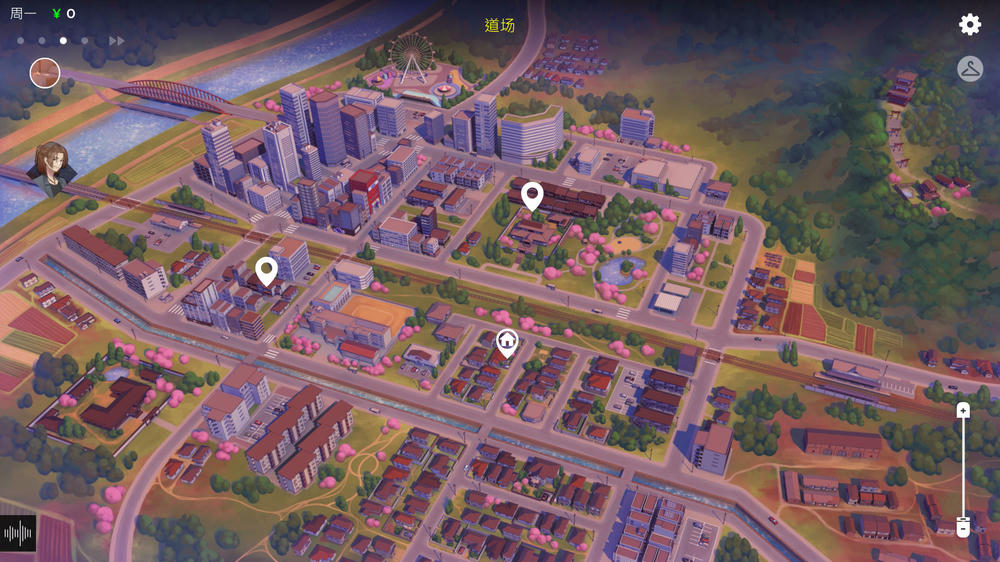The width and height of the screenshot is (1000, 562).
Task: Zoom in with the plus button
Action: pos(963,410)
